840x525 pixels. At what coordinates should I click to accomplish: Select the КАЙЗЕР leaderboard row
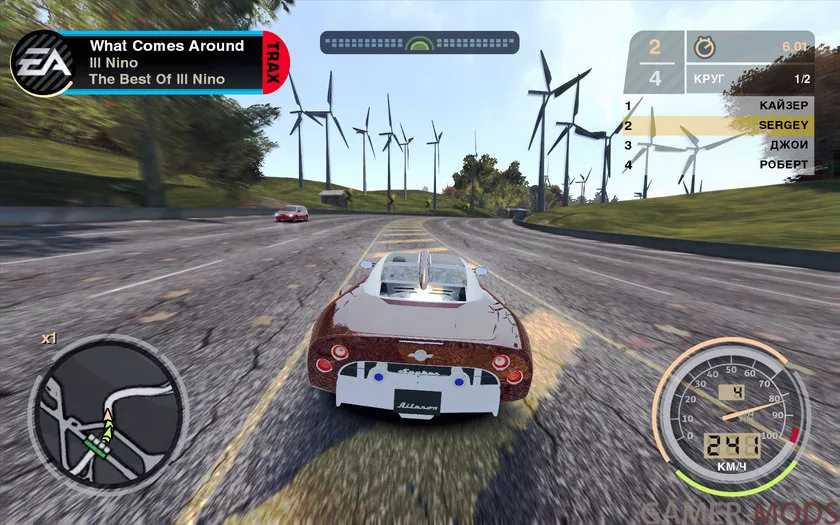point(718,106)
